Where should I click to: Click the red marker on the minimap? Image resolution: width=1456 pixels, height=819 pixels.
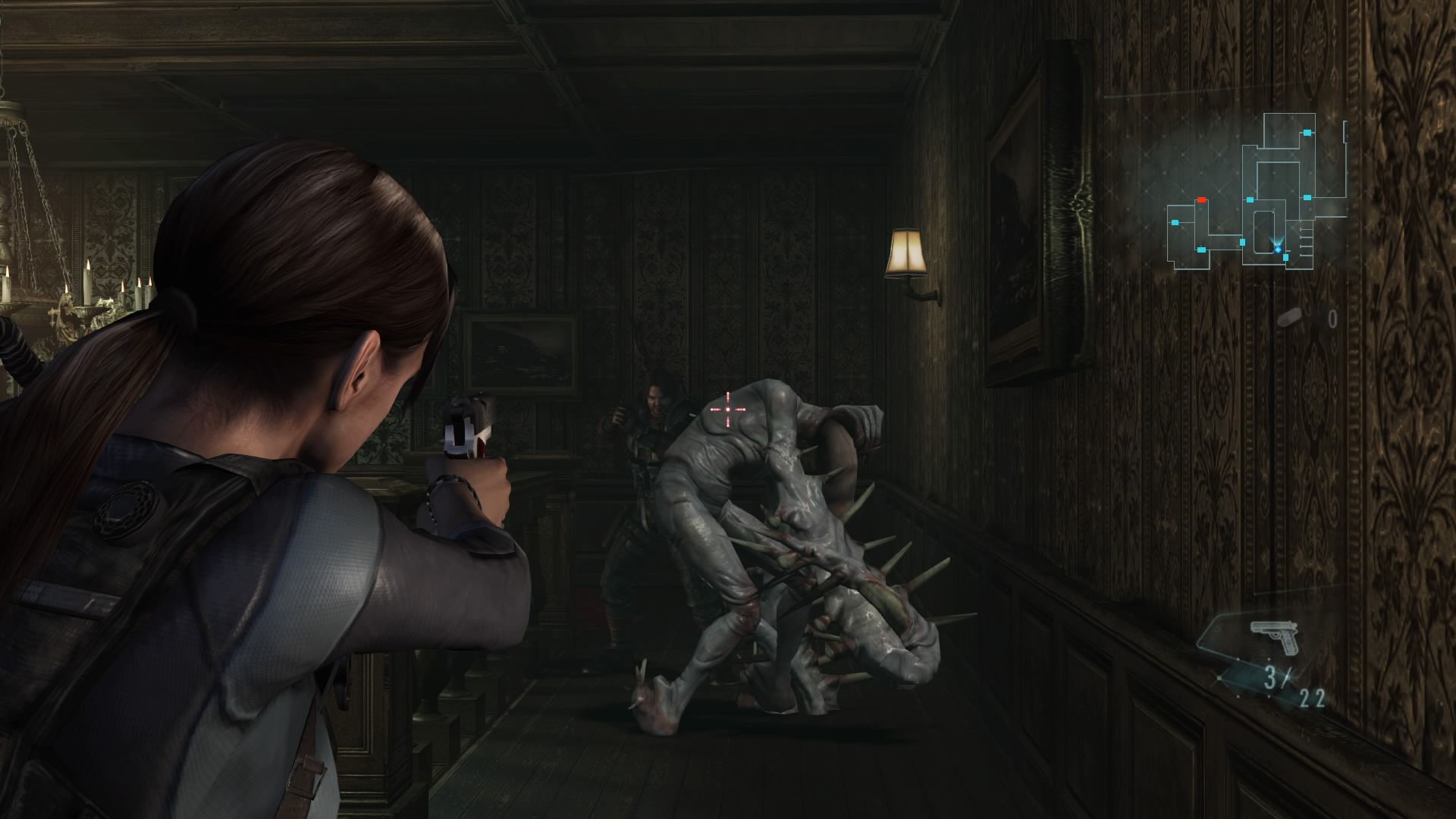tap(1201, 199)
